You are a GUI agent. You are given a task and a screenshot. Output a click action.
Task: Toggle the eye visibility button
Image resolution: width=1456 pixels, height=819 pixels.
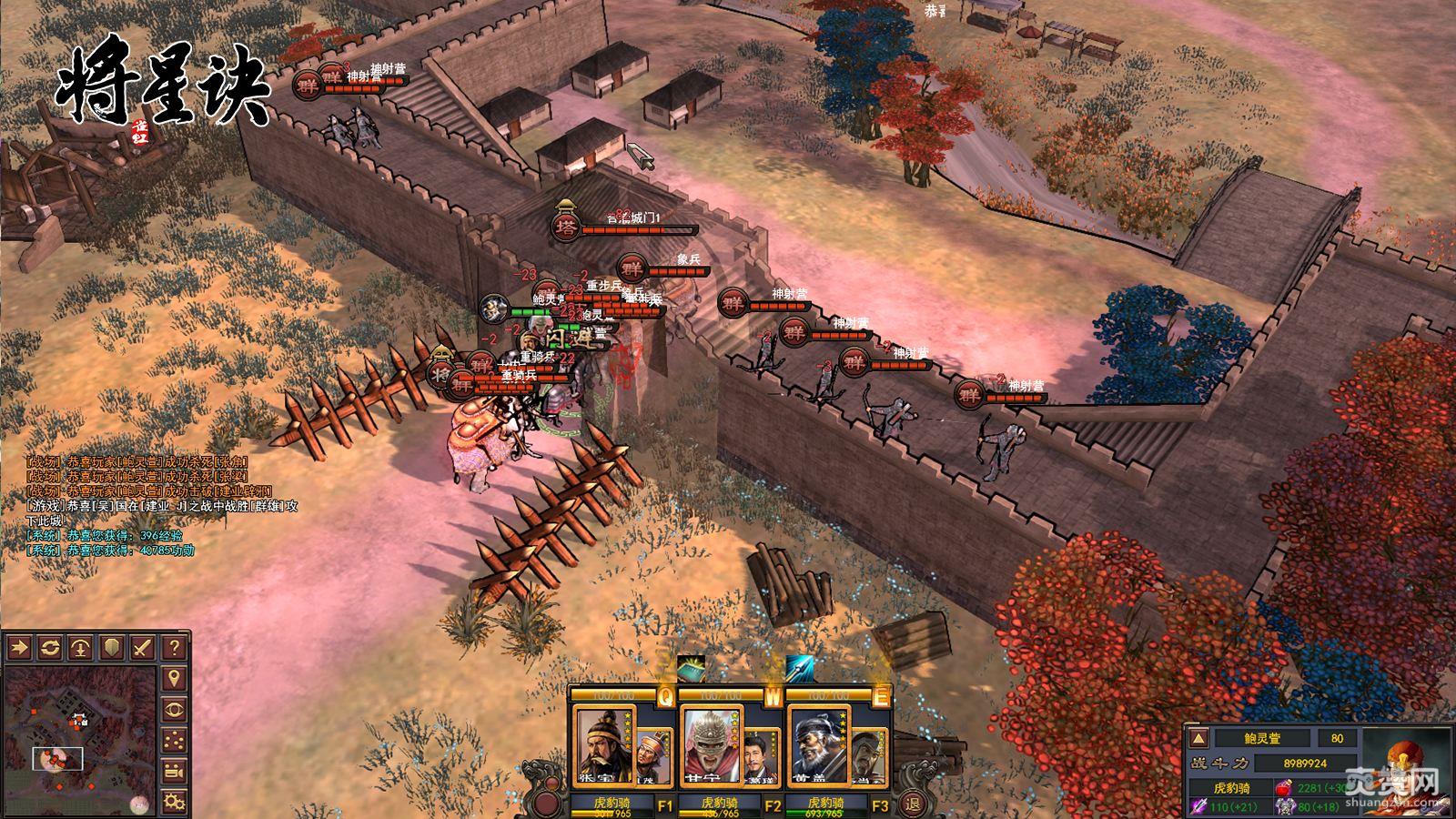click(x=174, y=710)
